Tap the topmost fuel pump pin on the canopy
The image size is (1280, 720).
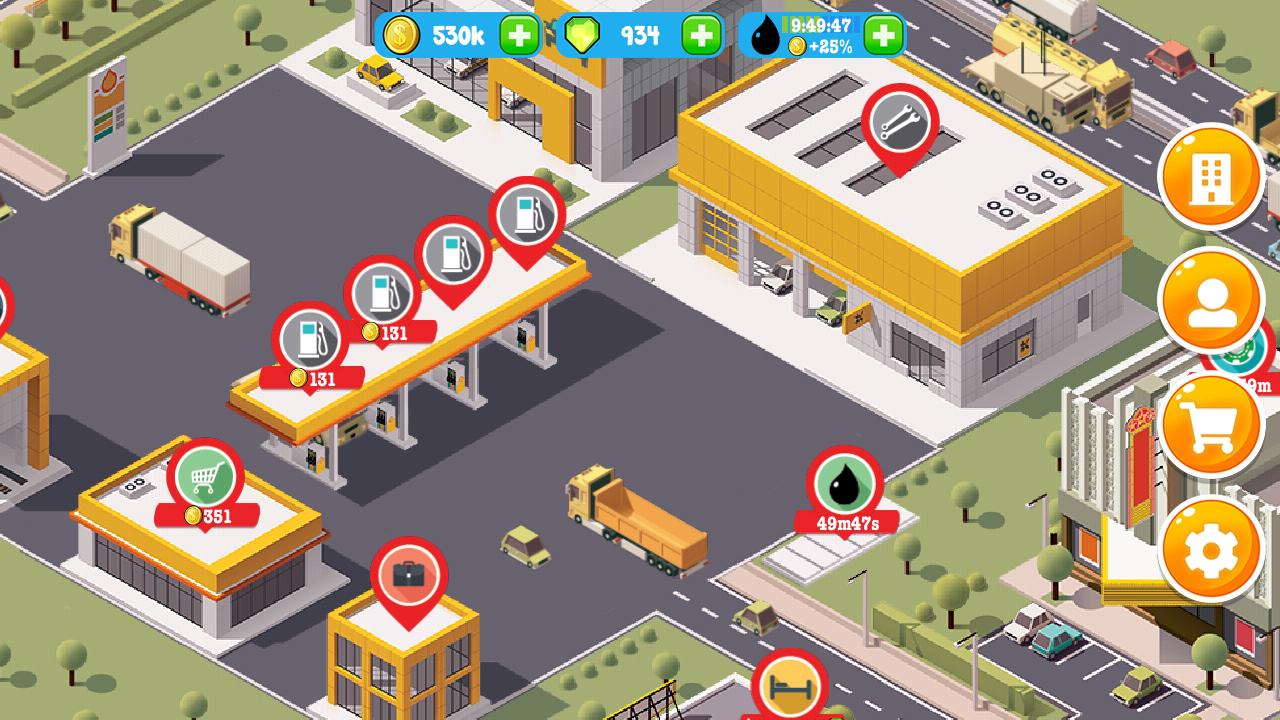point(527,213)
